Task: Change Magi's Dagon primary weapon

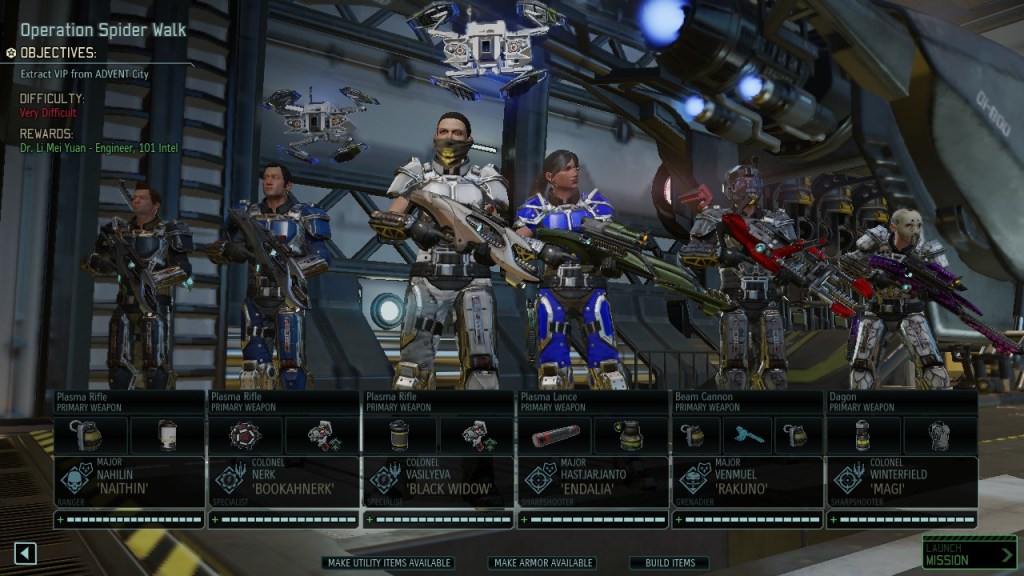Action: click(901, 402)
